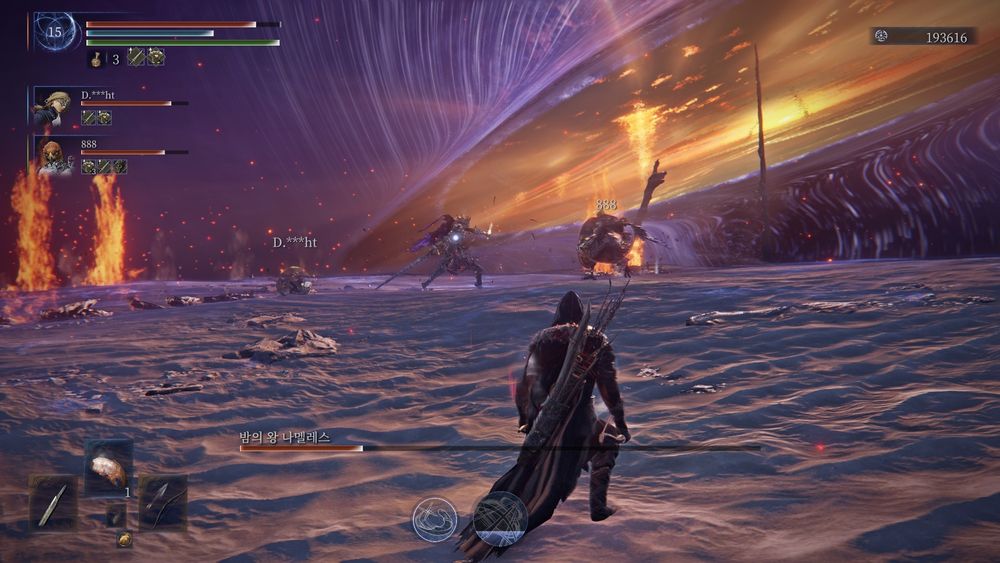Select teammate 888's bird-masked portrait

pos(54,156)
